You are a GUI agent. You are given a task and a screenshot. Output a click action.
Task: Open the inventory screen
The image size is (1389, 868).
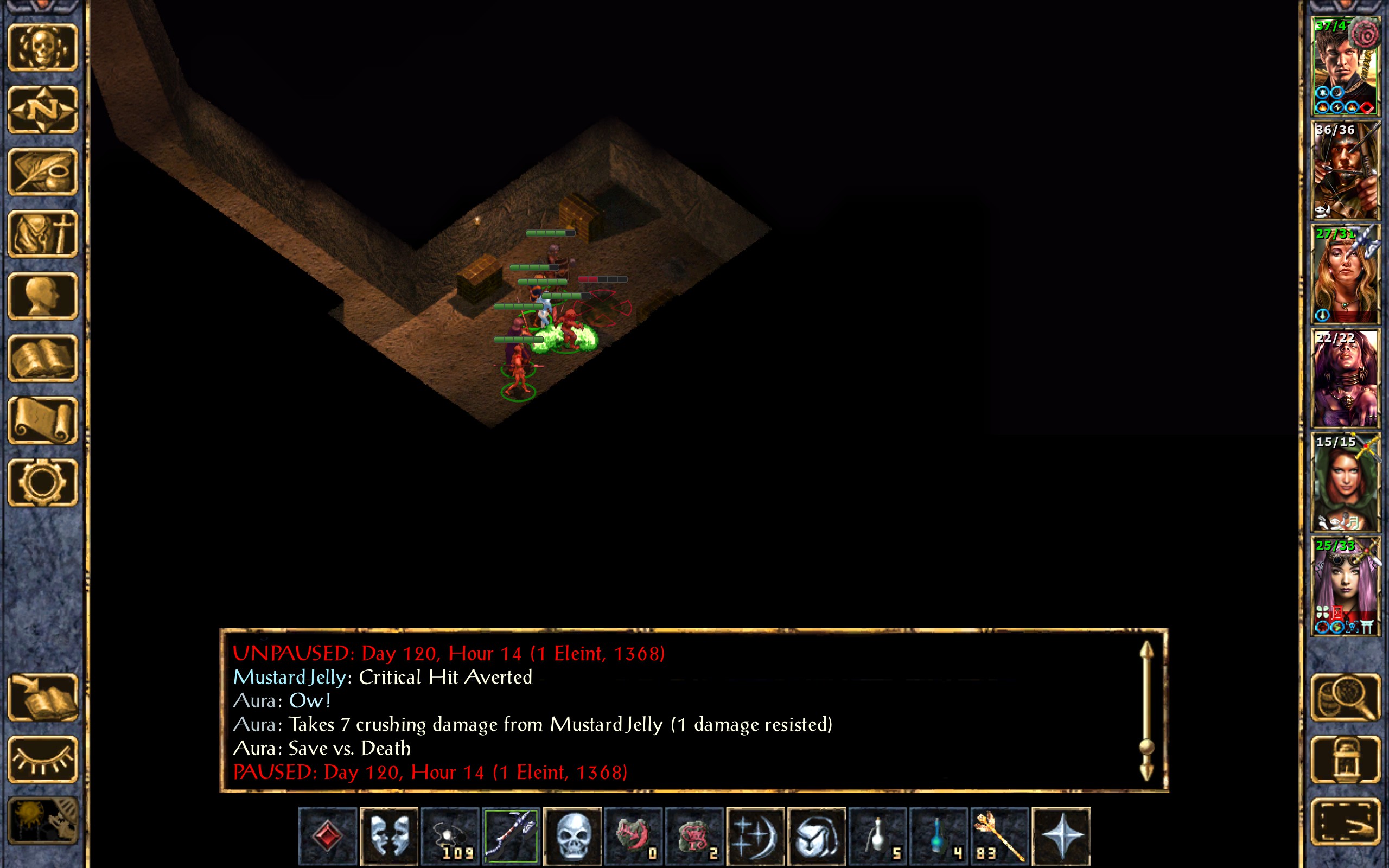pyautogui.click(x=43, y=234)
